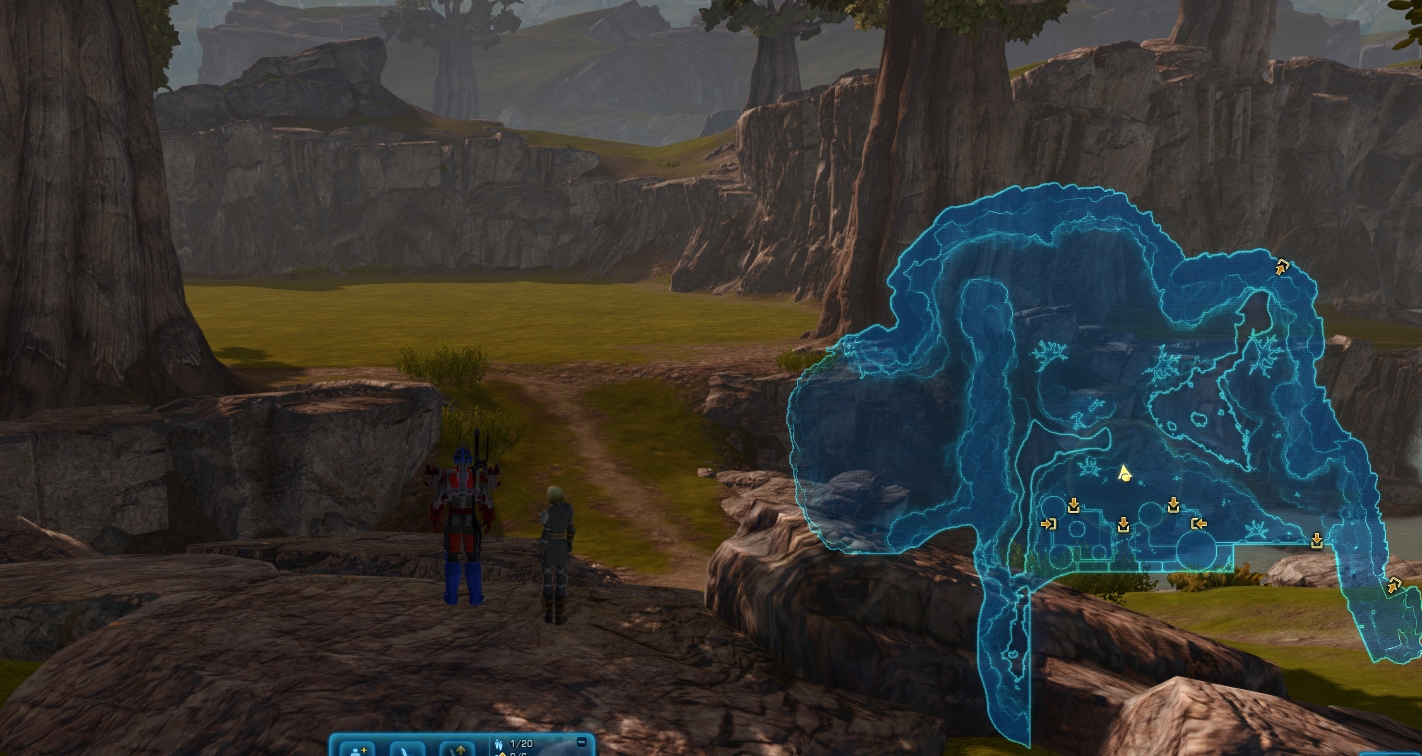Click the down-arrow marker on the map's right wall
Screen dimensions: 1422x756
pyautogui.click(x=1317, y=540)
